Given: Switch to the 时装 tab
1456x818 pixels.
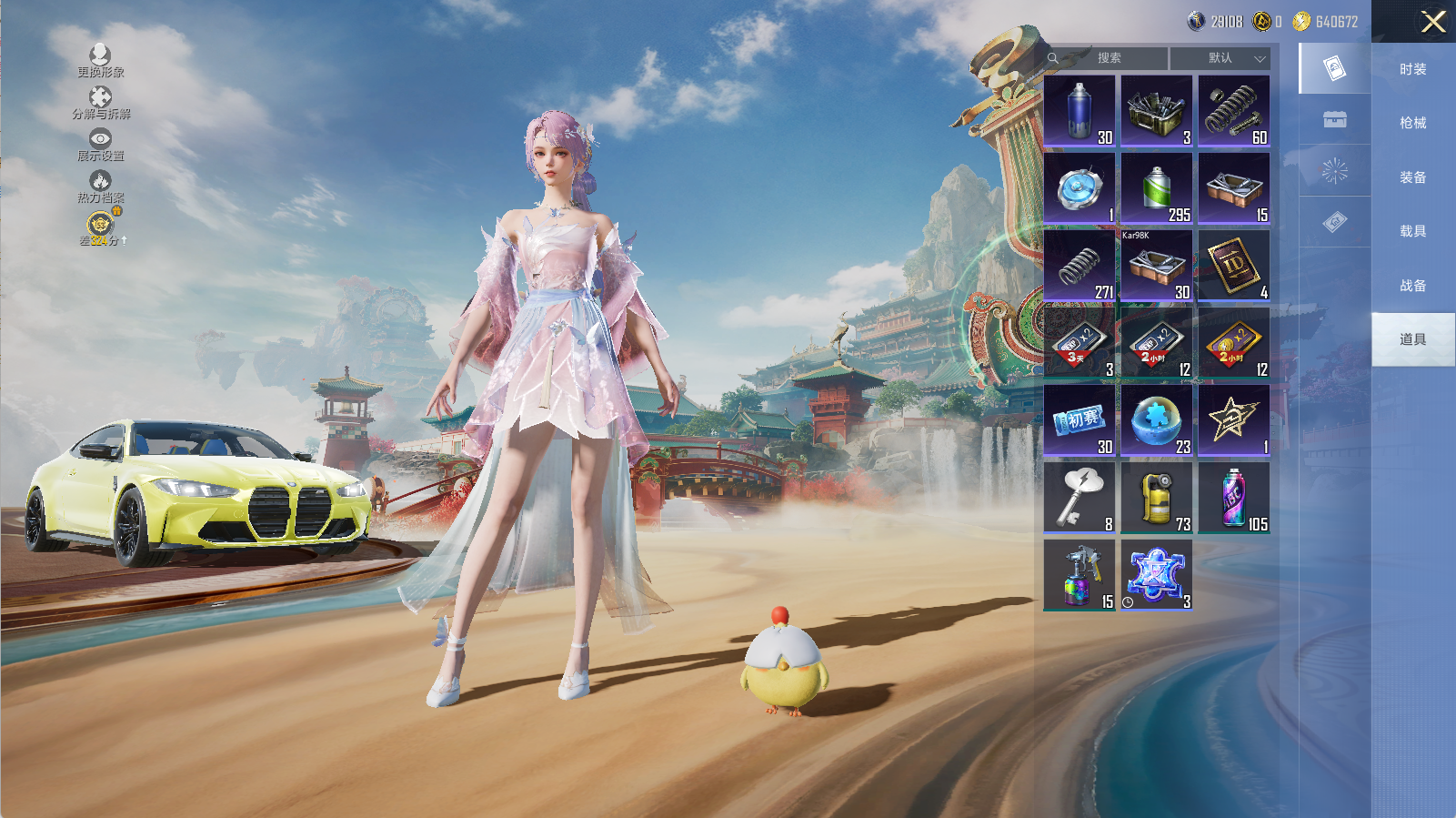Looking at the screenshot, I should point(1412,69).
